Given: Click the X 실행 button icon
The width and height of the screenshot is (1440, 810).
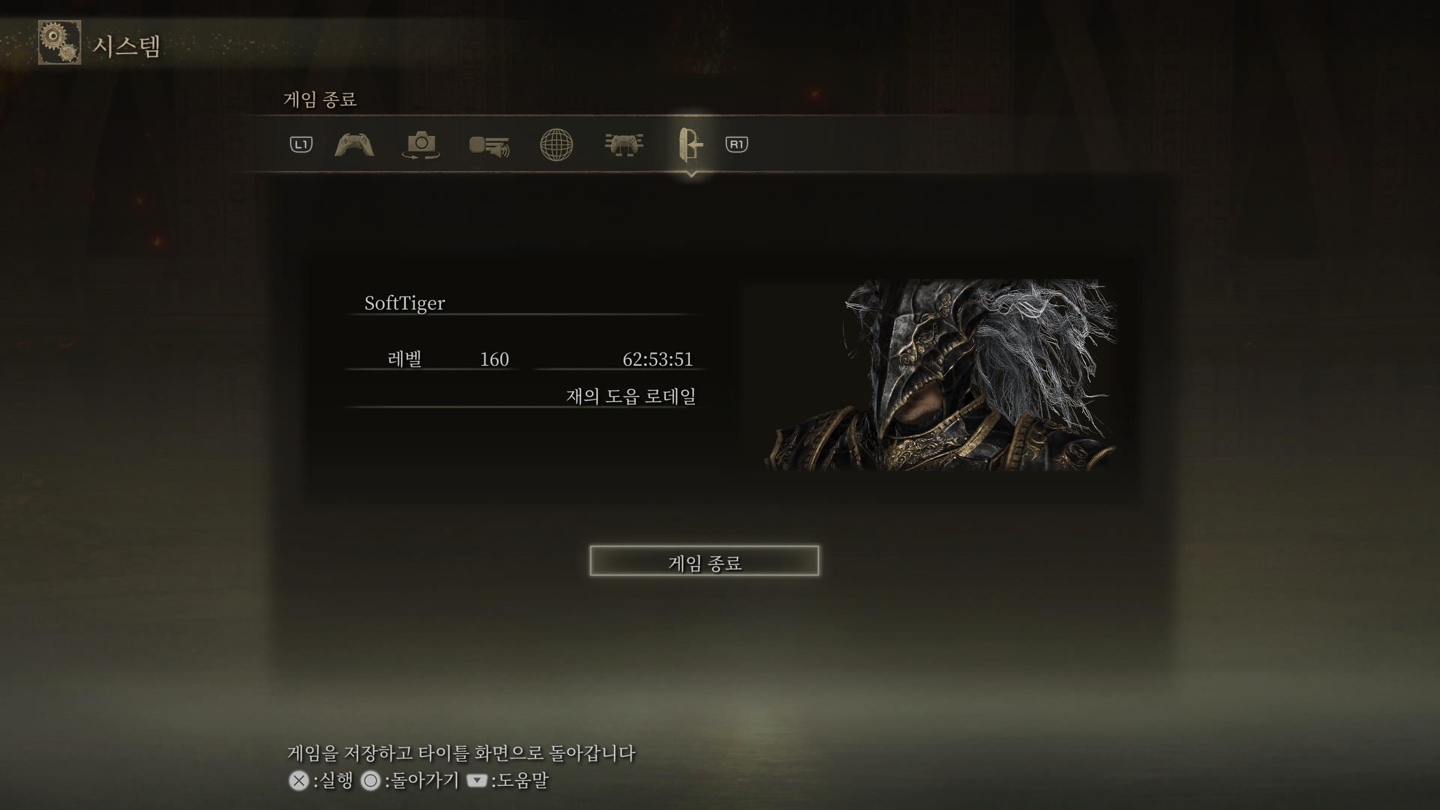Looking at the screenshot, I should click(297, 781).
